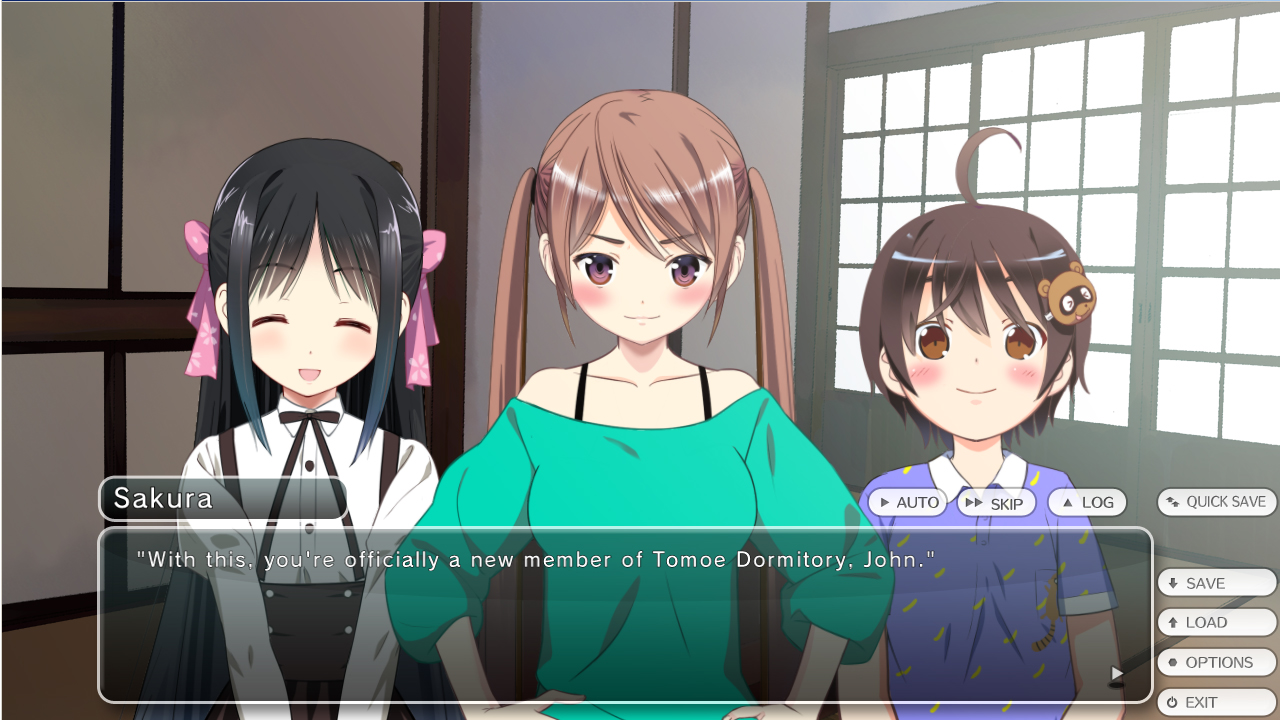Toggle skip mode on

(996, 502)
